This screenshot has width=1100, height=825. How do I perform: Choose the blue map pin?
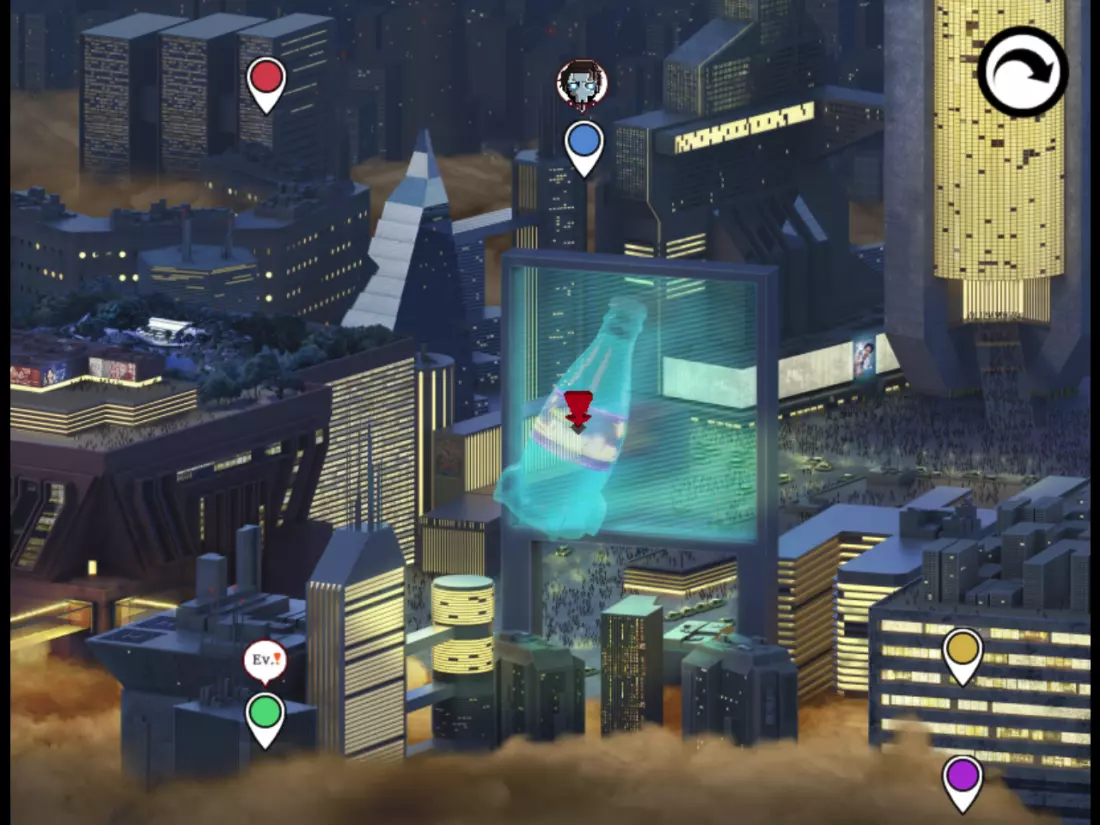coord(584,144)
